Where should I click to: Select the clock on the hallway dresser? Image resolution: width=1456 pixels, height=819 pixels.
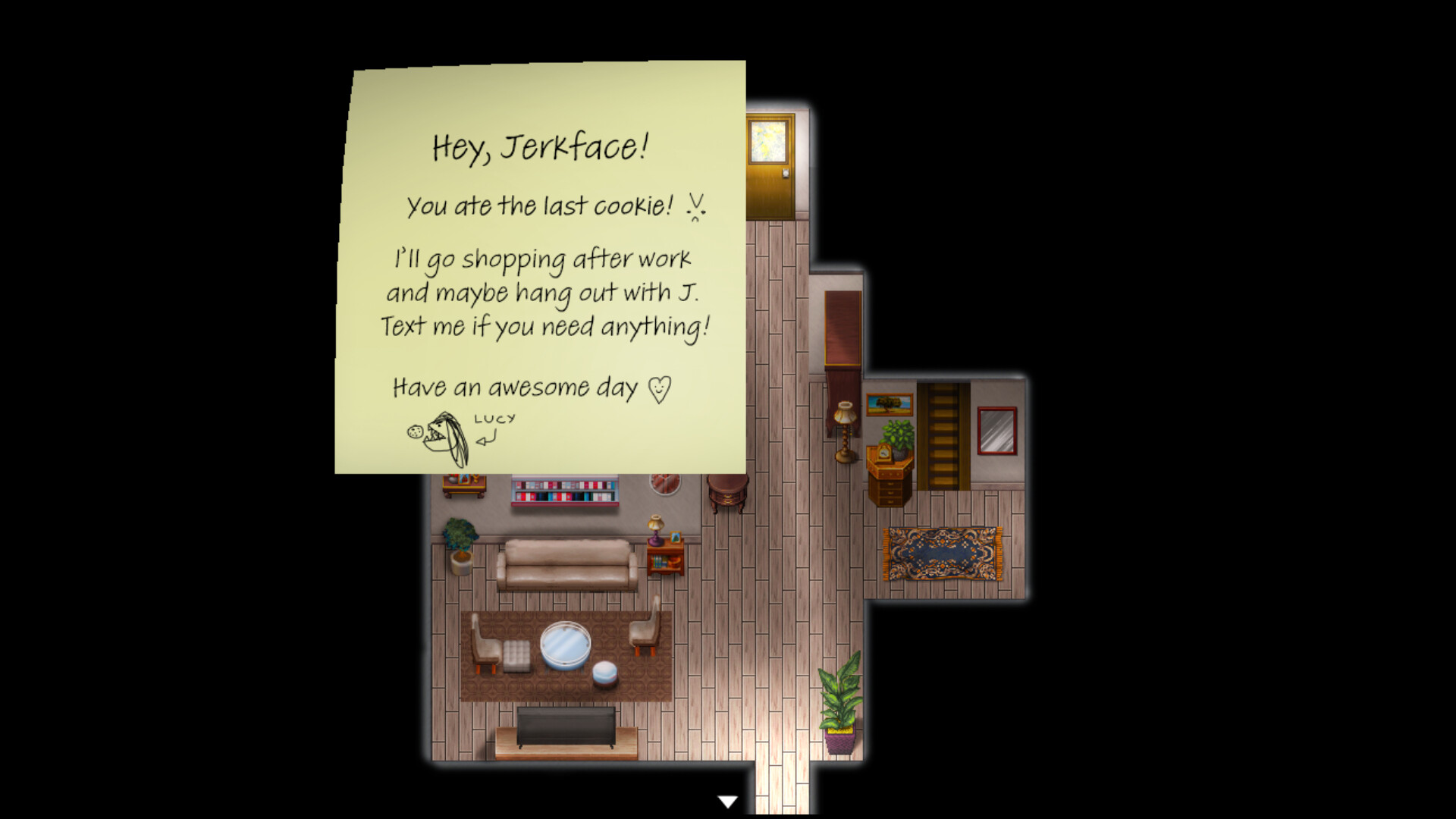coord(884,453)
